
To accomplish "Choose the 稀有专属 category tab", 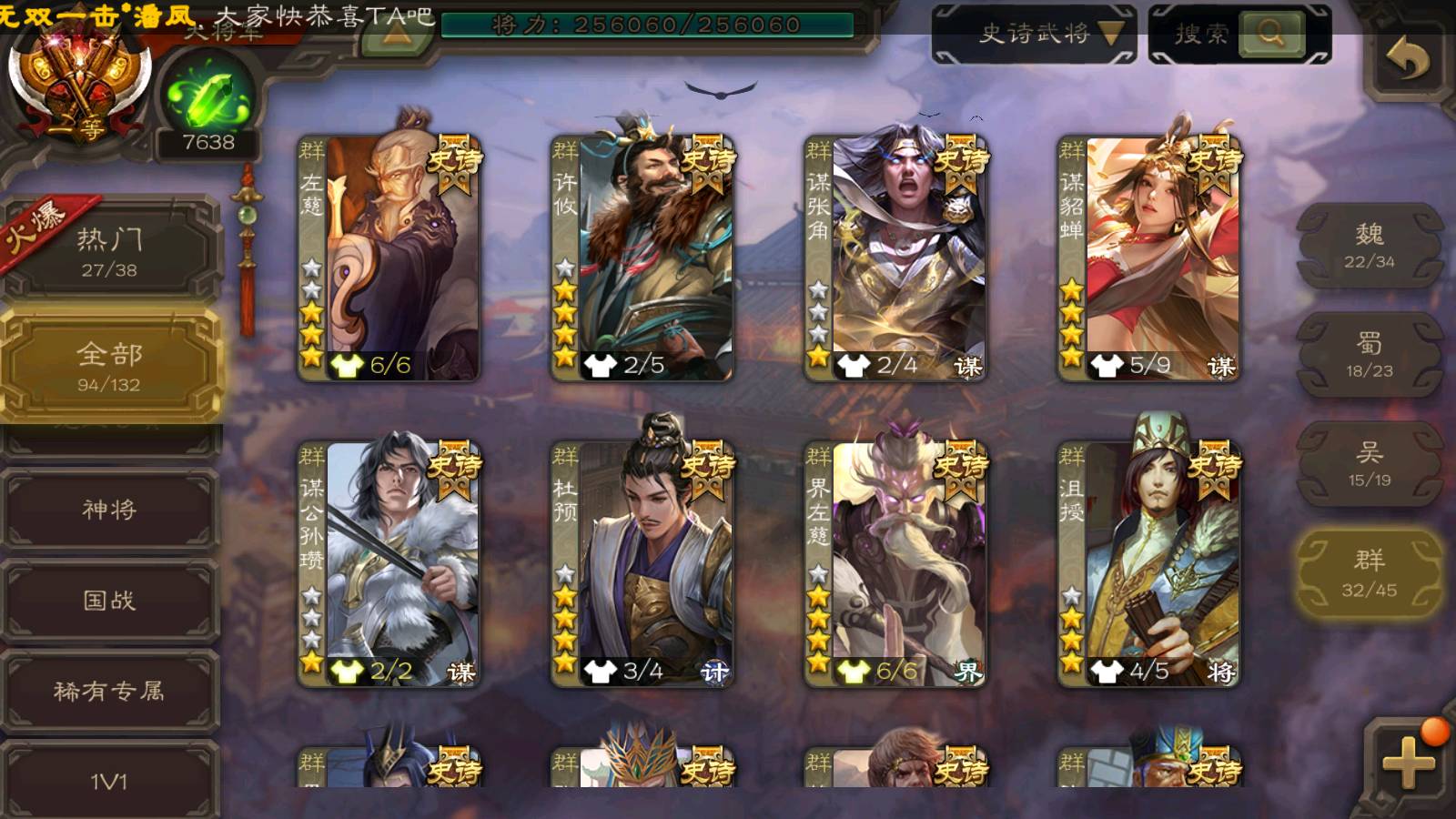I will coord(110,691).
